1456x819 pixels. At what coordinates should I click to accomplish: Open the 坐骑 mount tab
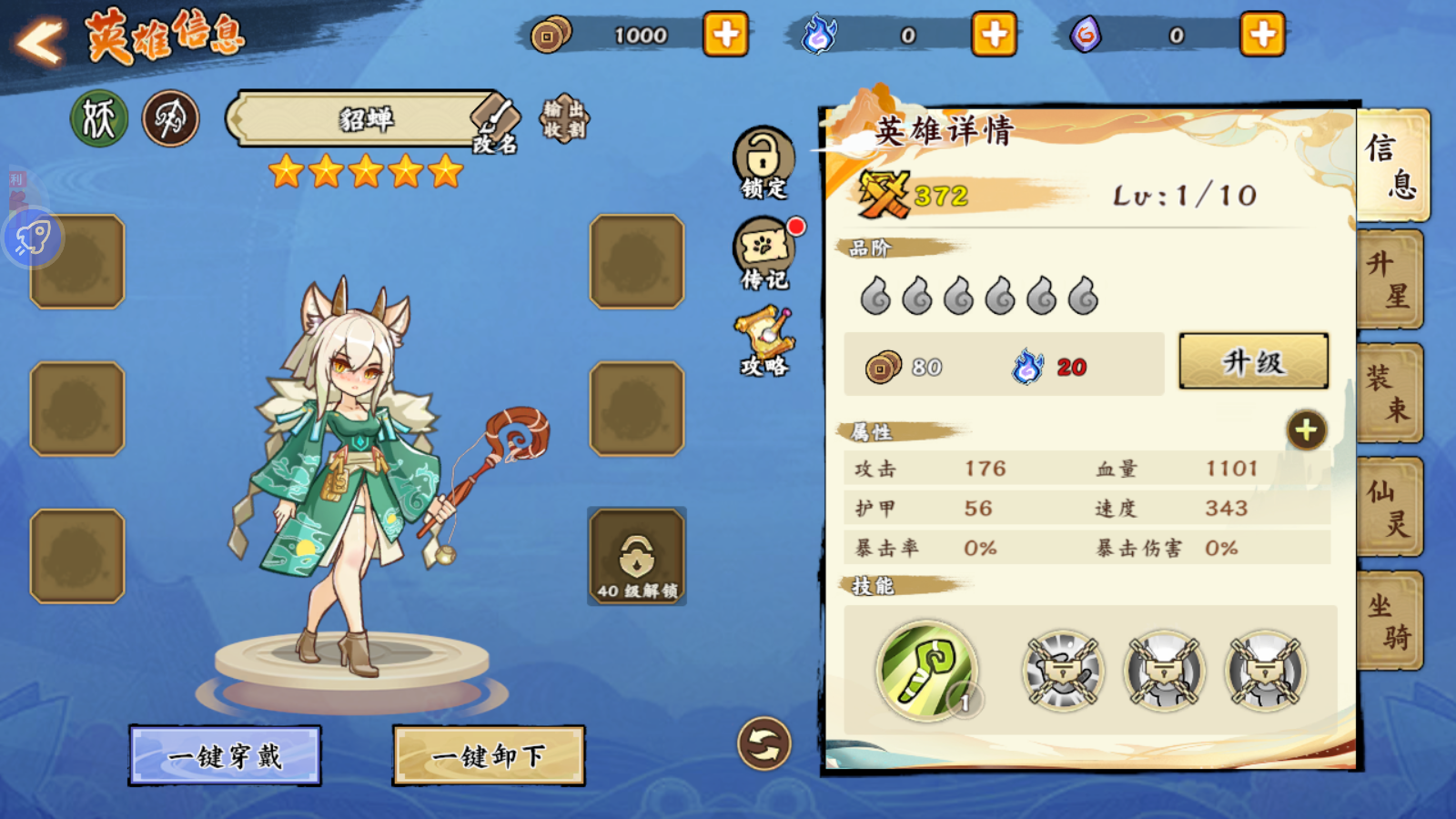point(1390,621)
